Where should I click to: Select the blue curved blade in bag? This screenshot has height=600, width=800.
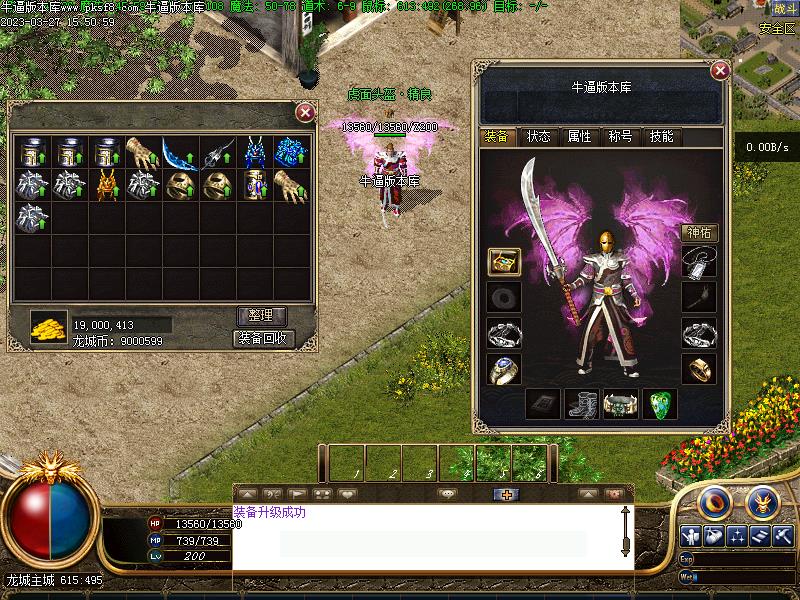tap(180, 153)
